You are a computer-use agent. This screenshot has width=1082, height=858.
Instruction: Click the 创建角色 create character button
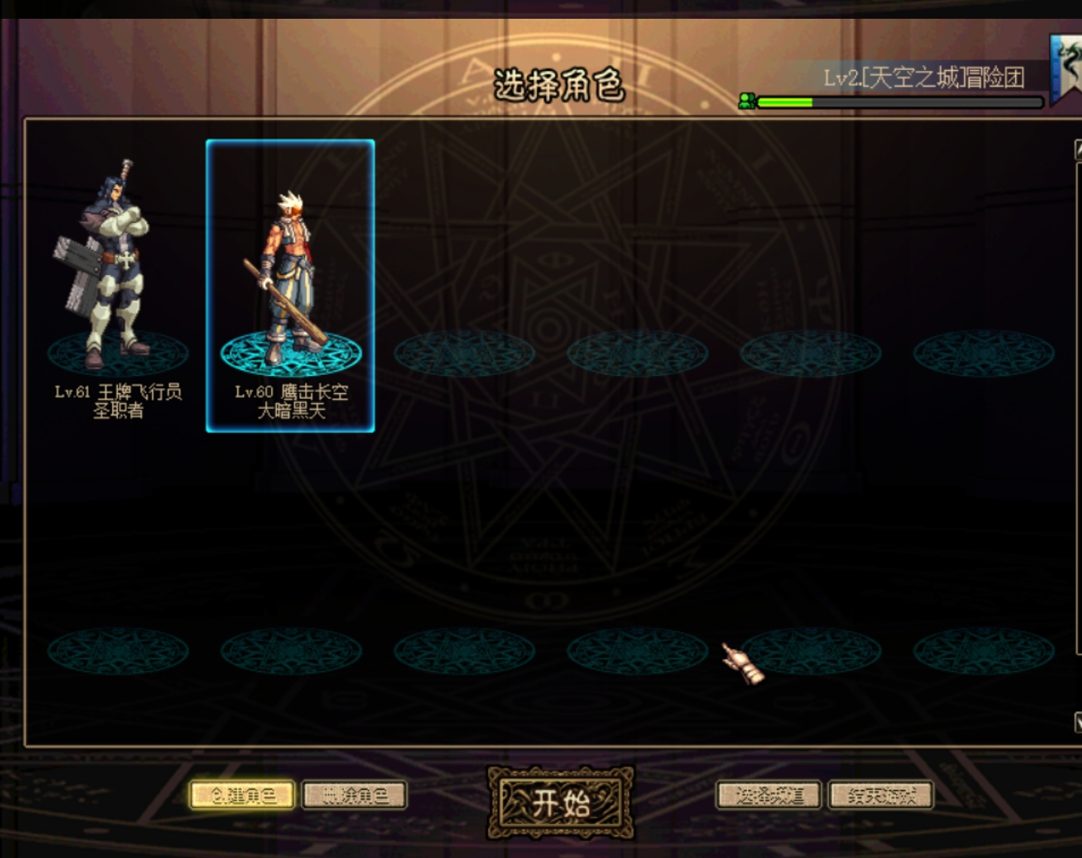coord(242,796)
